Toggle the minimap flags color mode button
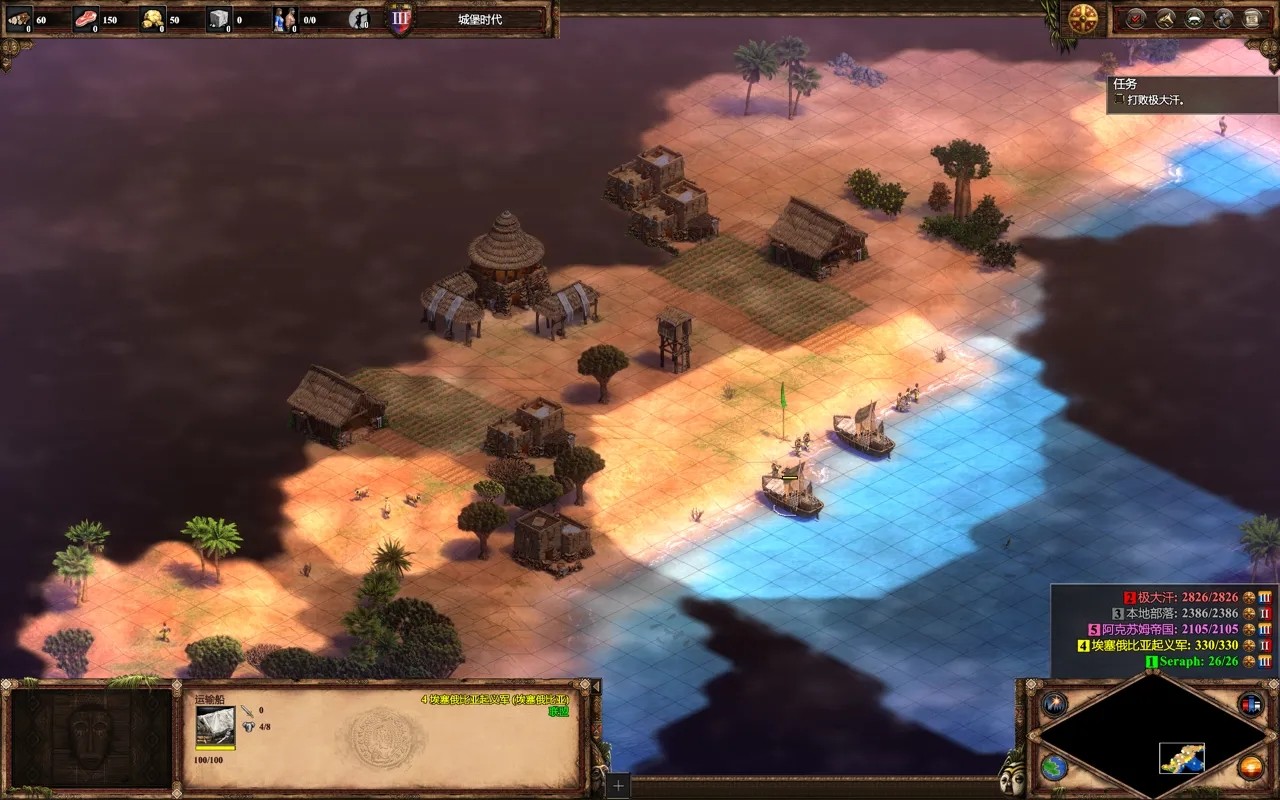 (x=1250, y=703)
